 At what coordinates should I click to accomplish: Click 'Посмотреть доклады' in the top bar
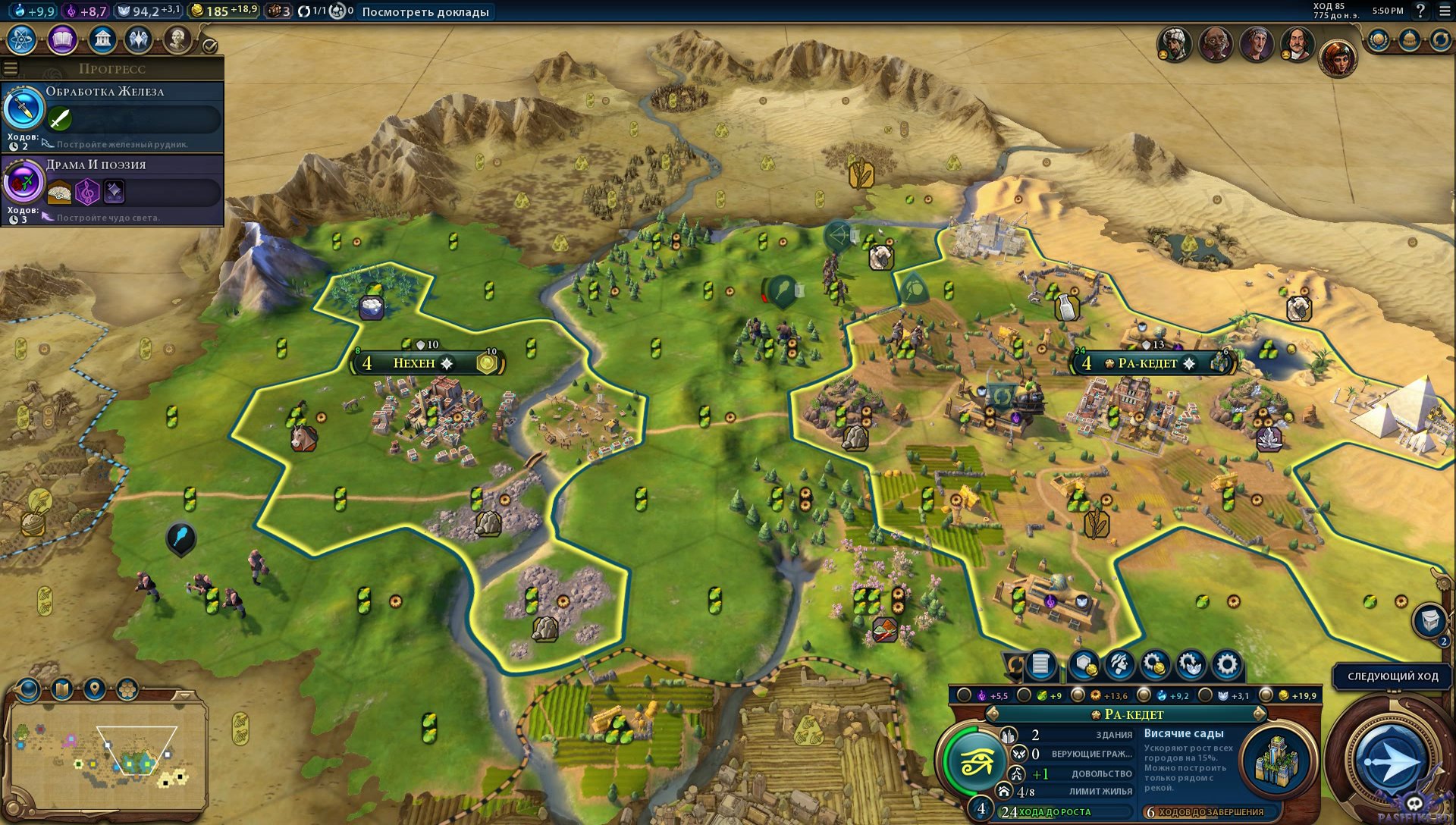click(425, 11)
